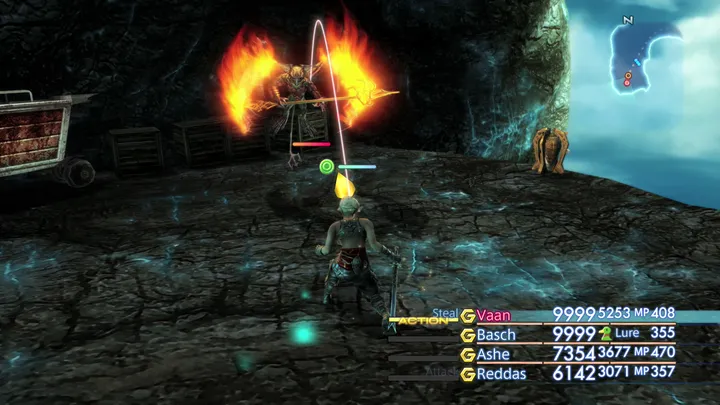Click the green target marker on the enemy
This screenshot has width=720, height=405.
(x=326, y=166)
